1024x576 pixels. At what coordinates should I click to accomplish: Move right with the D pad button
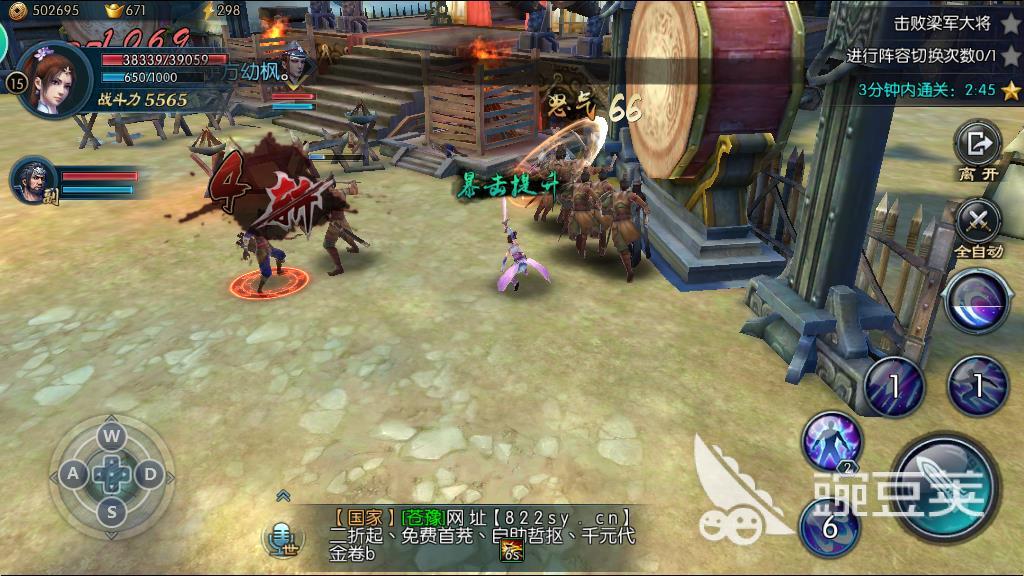coord(150,474)
